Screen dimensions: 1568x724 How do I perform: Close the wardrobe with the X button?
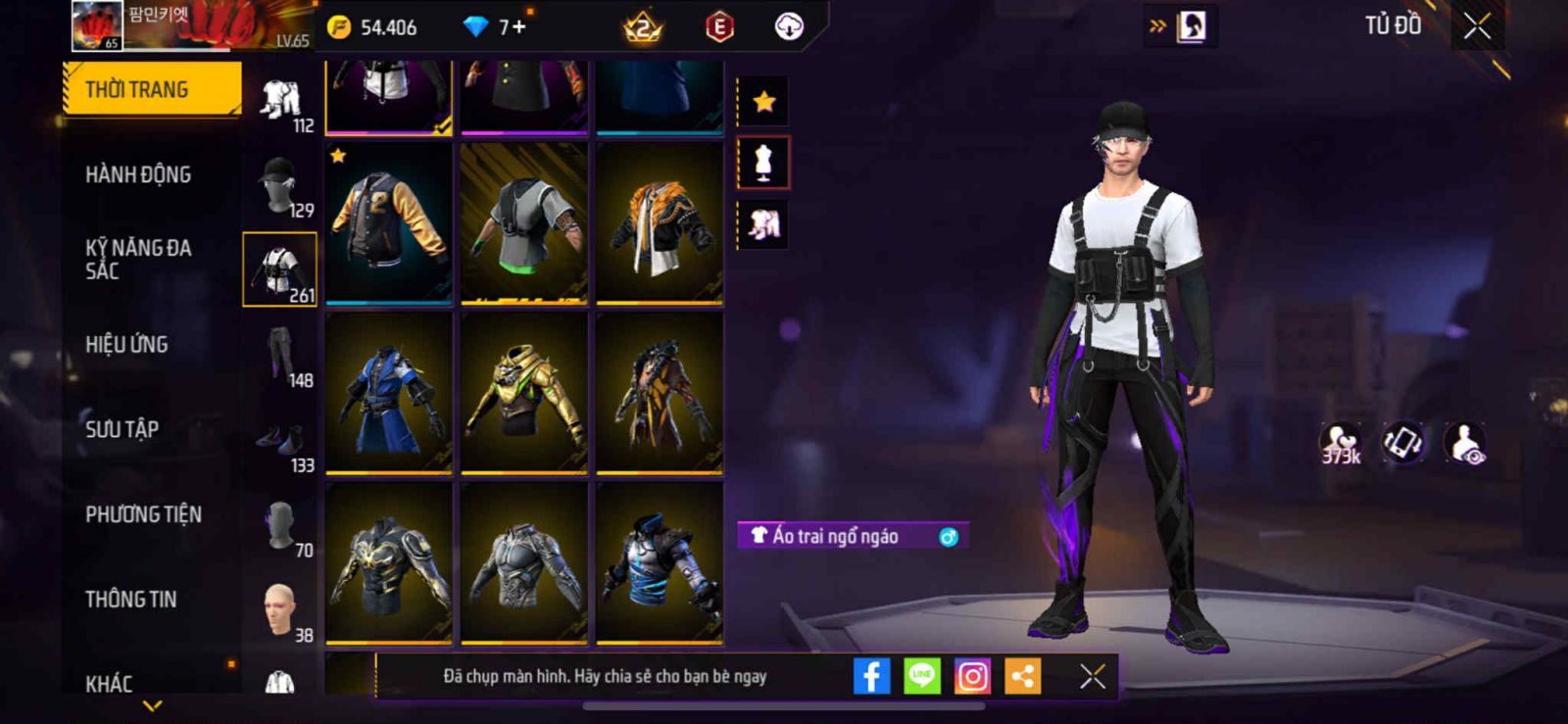coord(1477,26)
